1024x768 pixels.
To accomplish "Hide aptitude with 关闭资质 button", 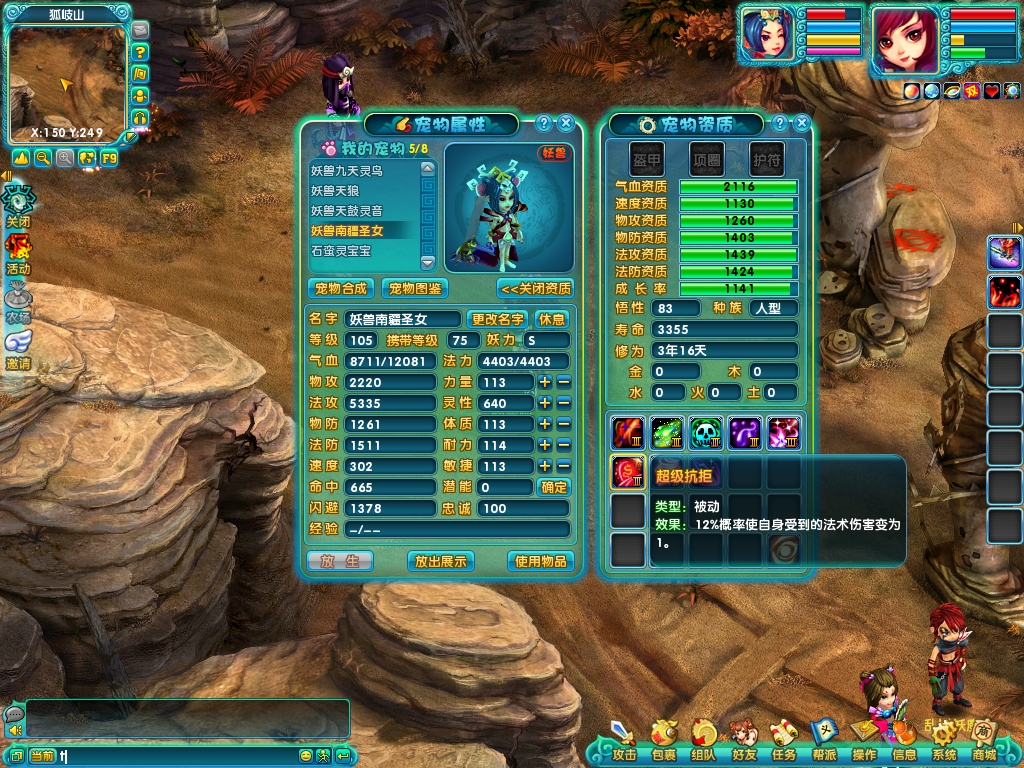I will click(x=536, y=288).
